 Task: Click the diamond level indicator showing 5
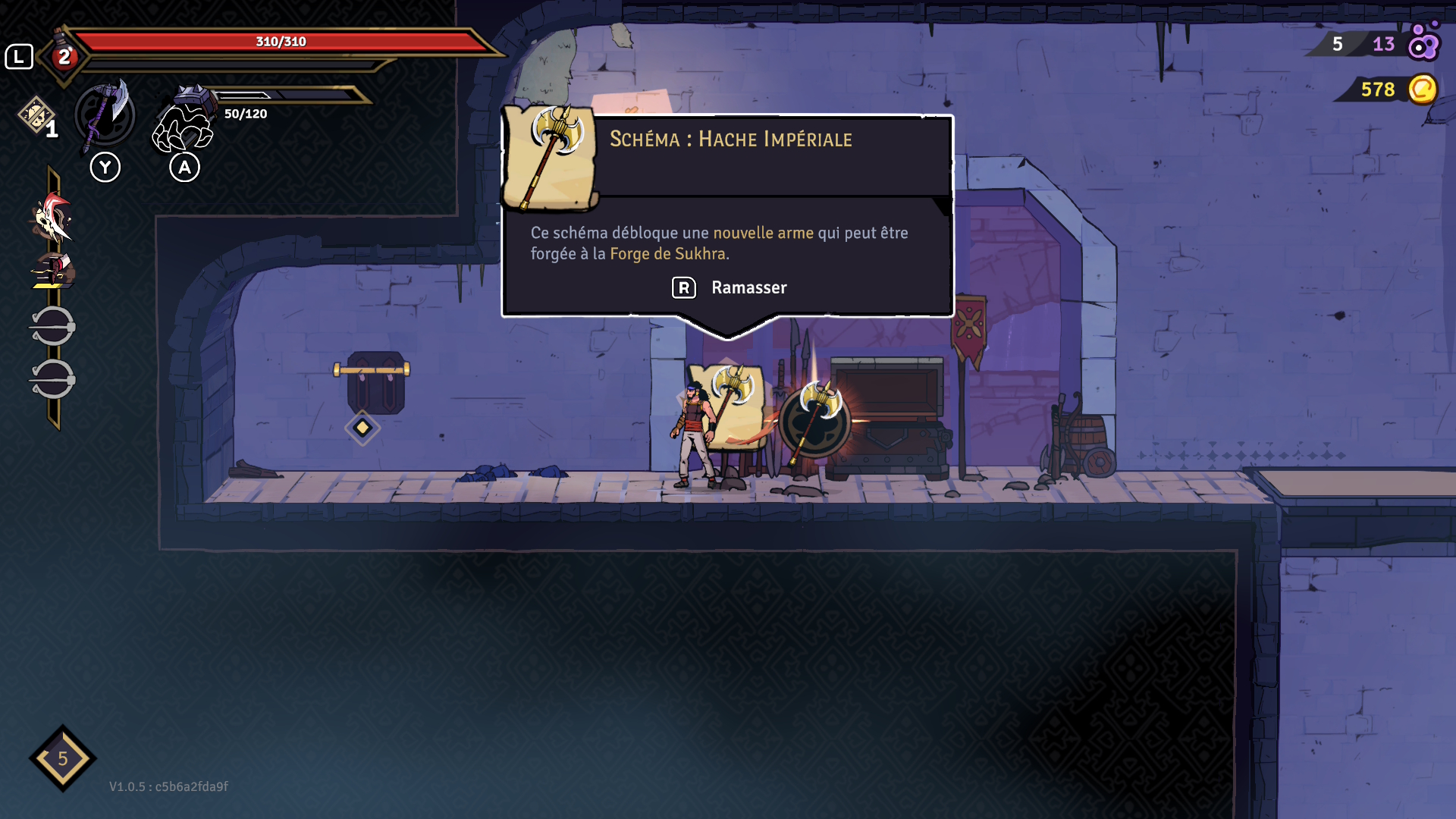(63, 758)
